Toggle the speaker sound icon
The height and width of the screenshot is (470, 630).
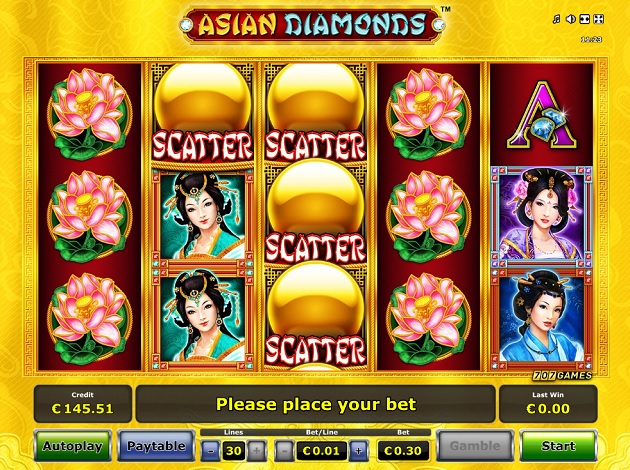pyautogui.click(x=571, y=19)
